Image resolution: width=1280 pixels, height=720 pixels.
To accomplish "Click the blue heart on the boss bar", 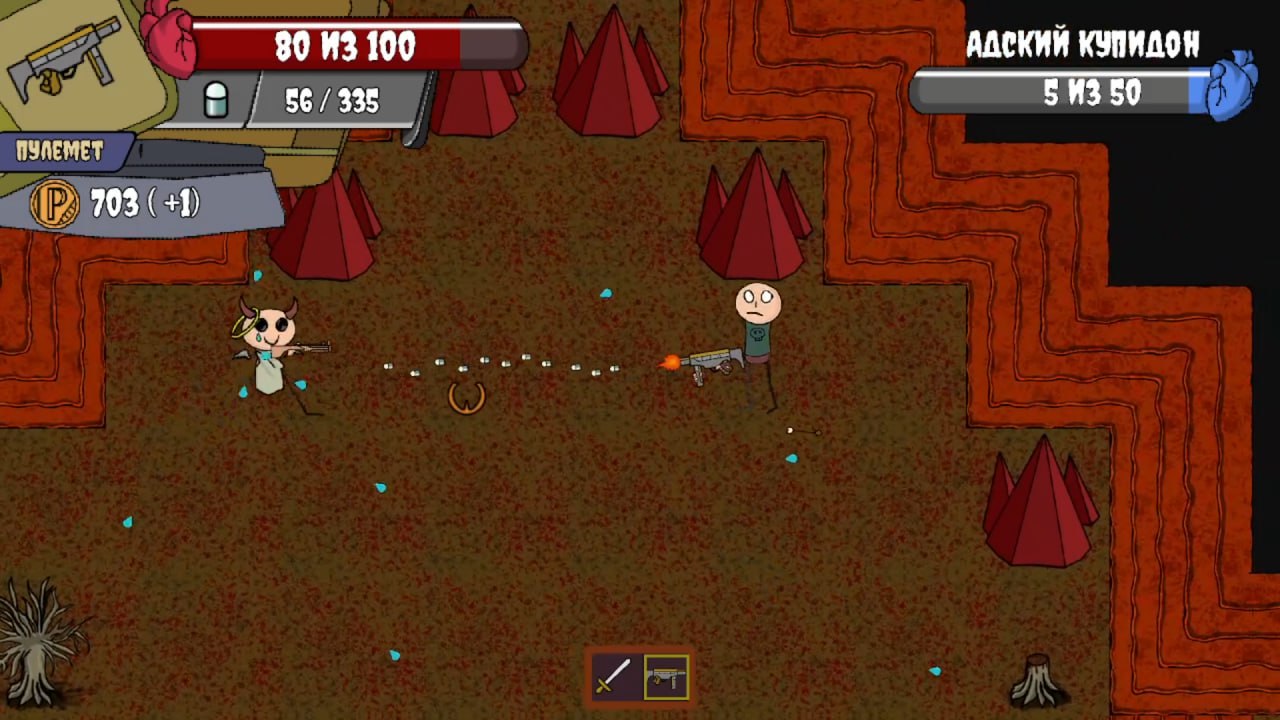I will pyautogui.click(x=1232, y=88).
